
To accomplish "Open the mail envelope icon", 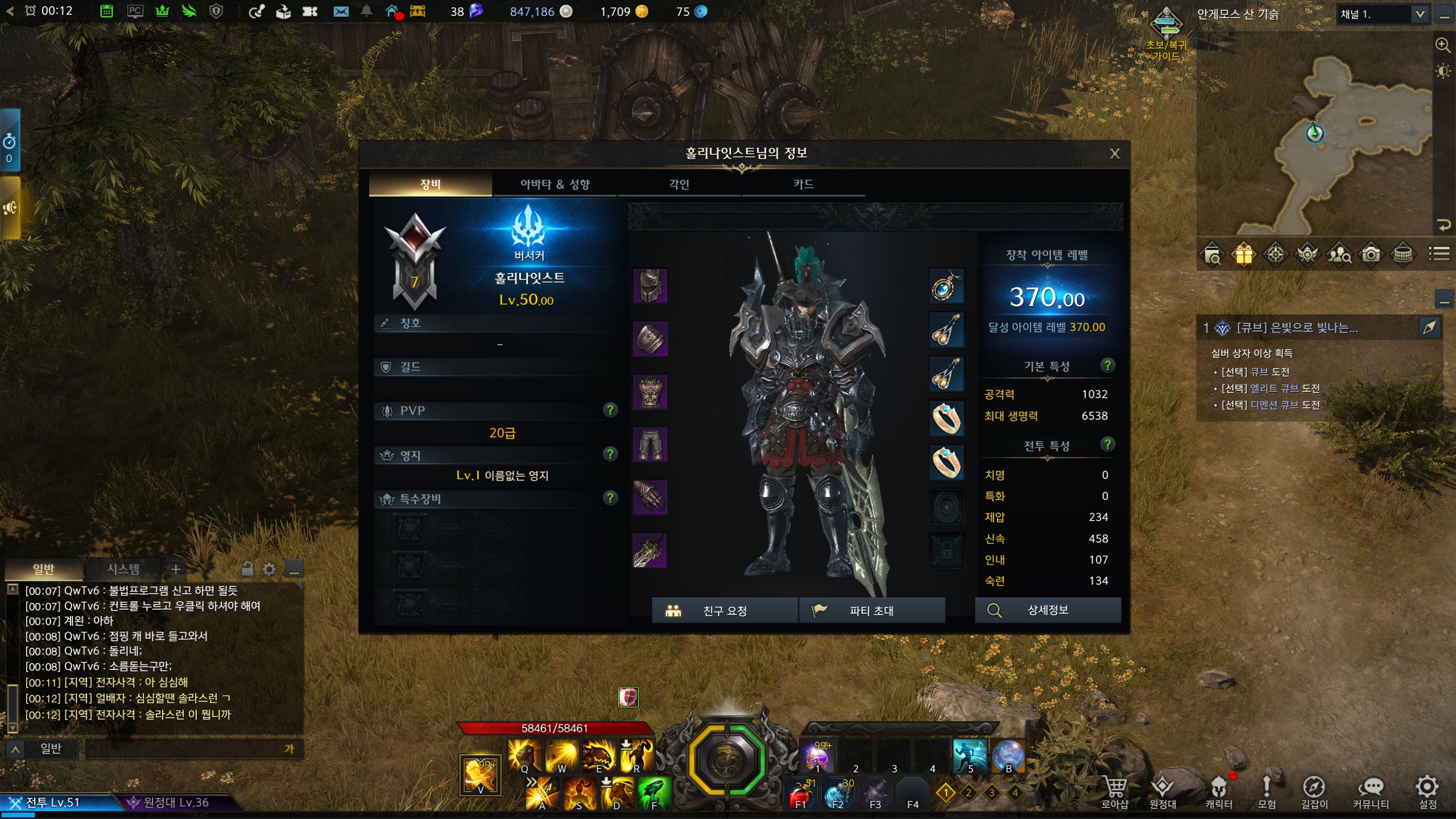I will point(341,11).
